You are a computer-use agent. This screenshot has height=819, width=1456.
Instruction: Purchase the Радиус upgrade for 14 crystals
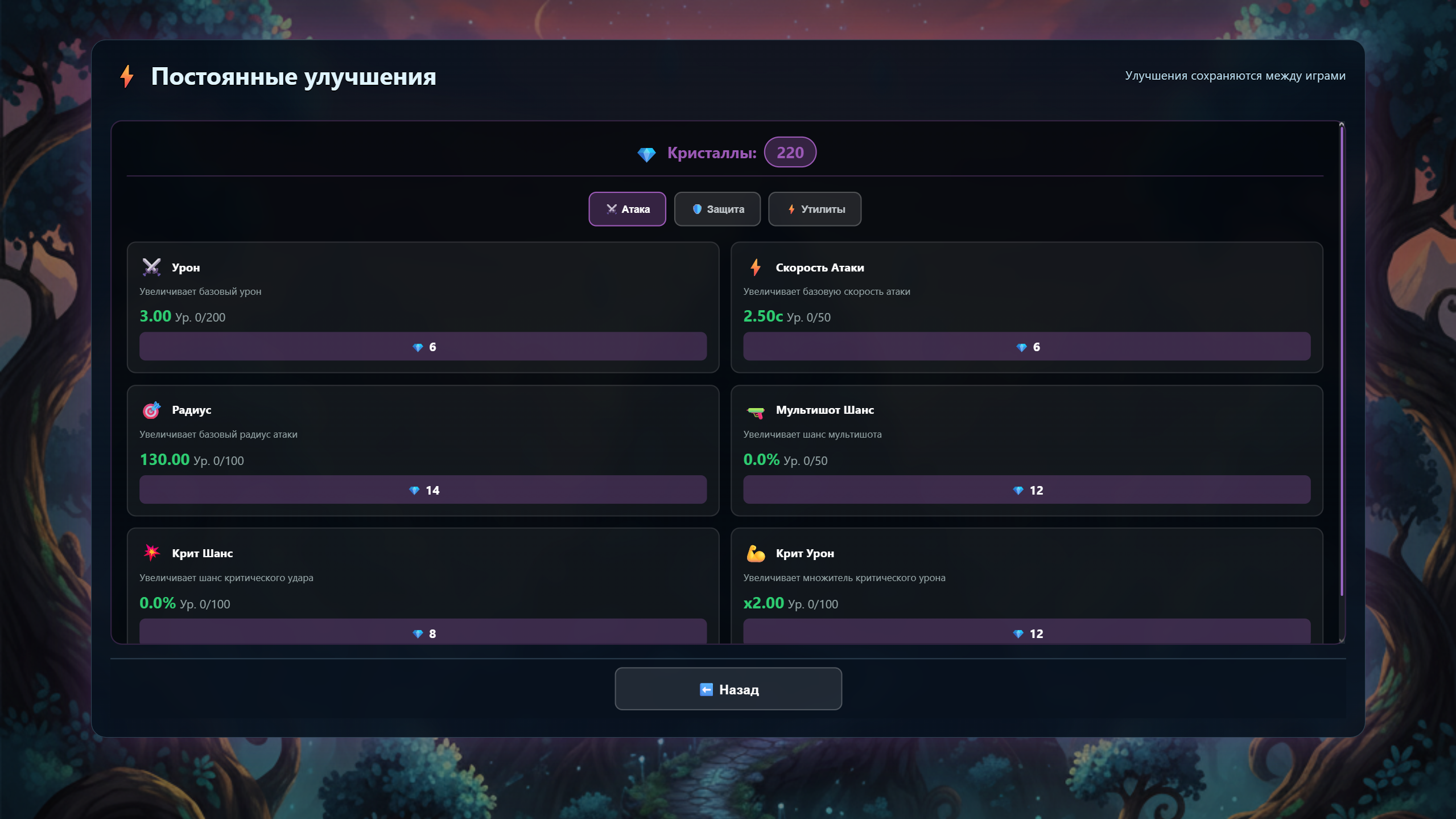[423, 489]
